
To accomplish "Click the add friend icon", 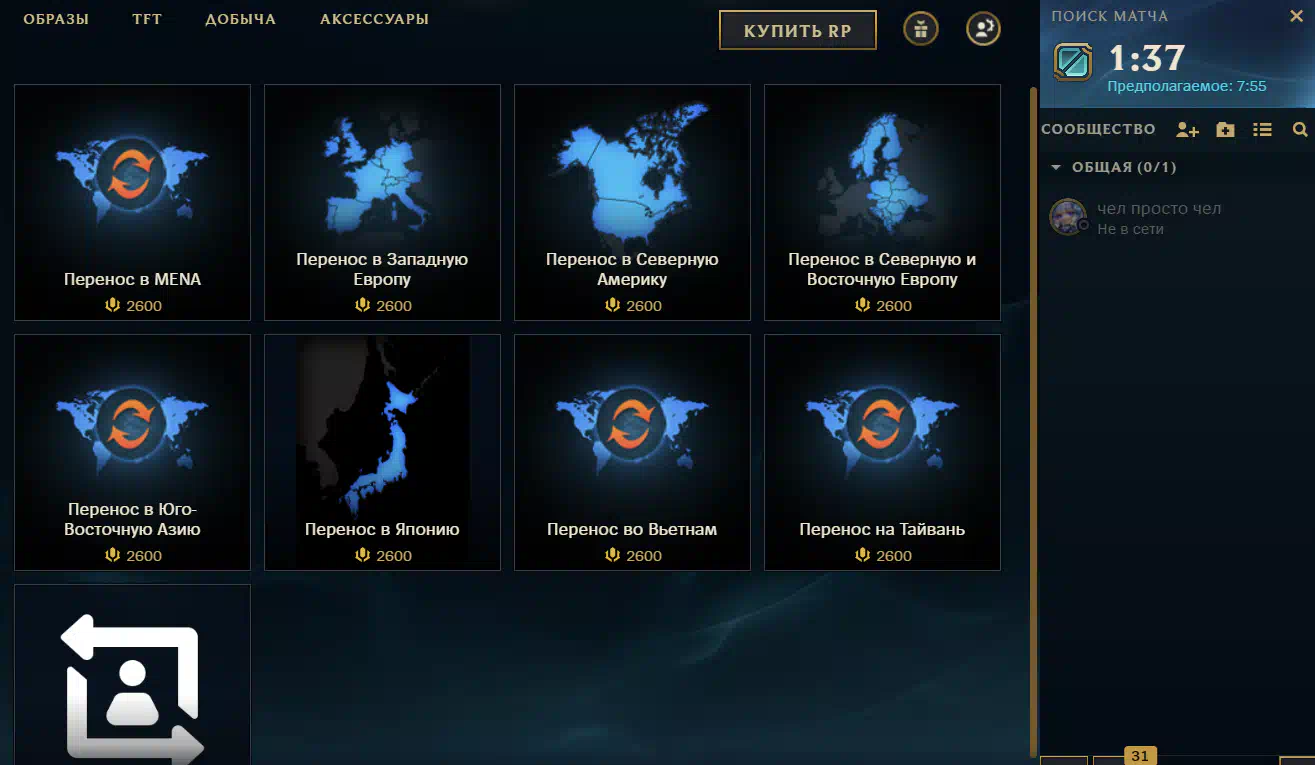I will [x=1187, y=130].
